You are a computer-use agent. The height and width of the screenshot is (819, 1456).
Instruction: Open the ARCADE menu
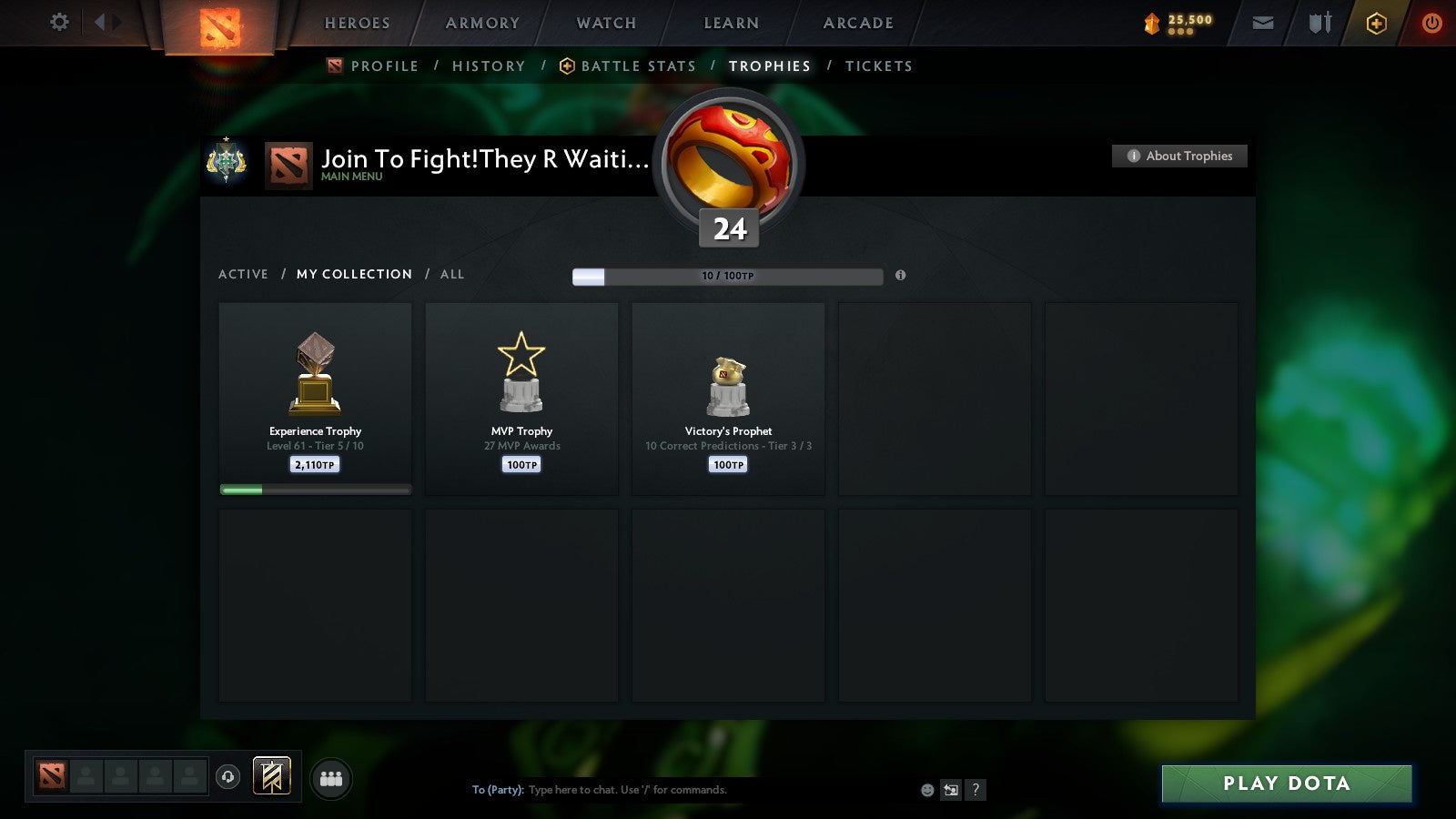coord(856,23)
